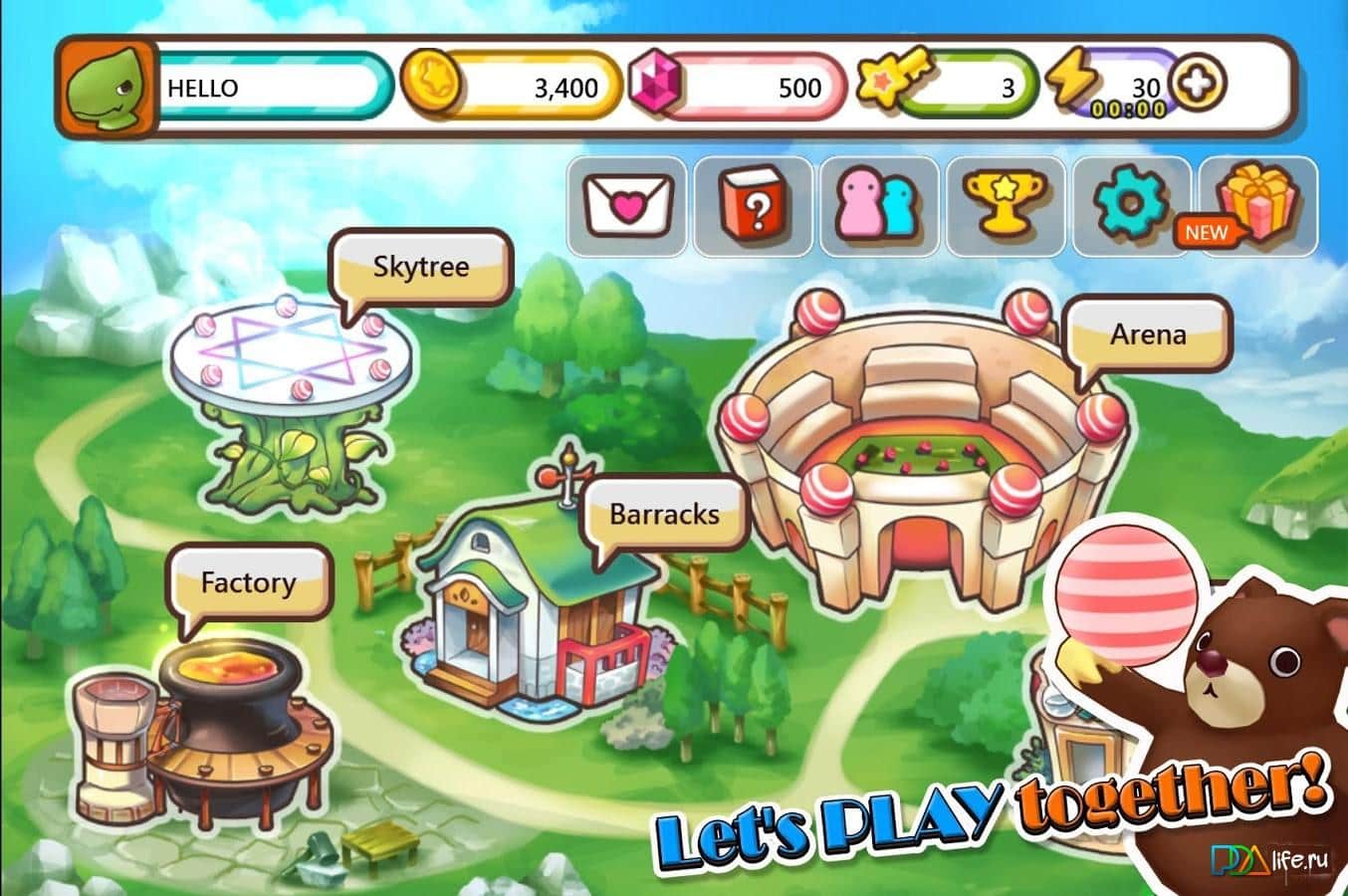
Task: View rankings via the trophy icon
Action: (1006, 203)
